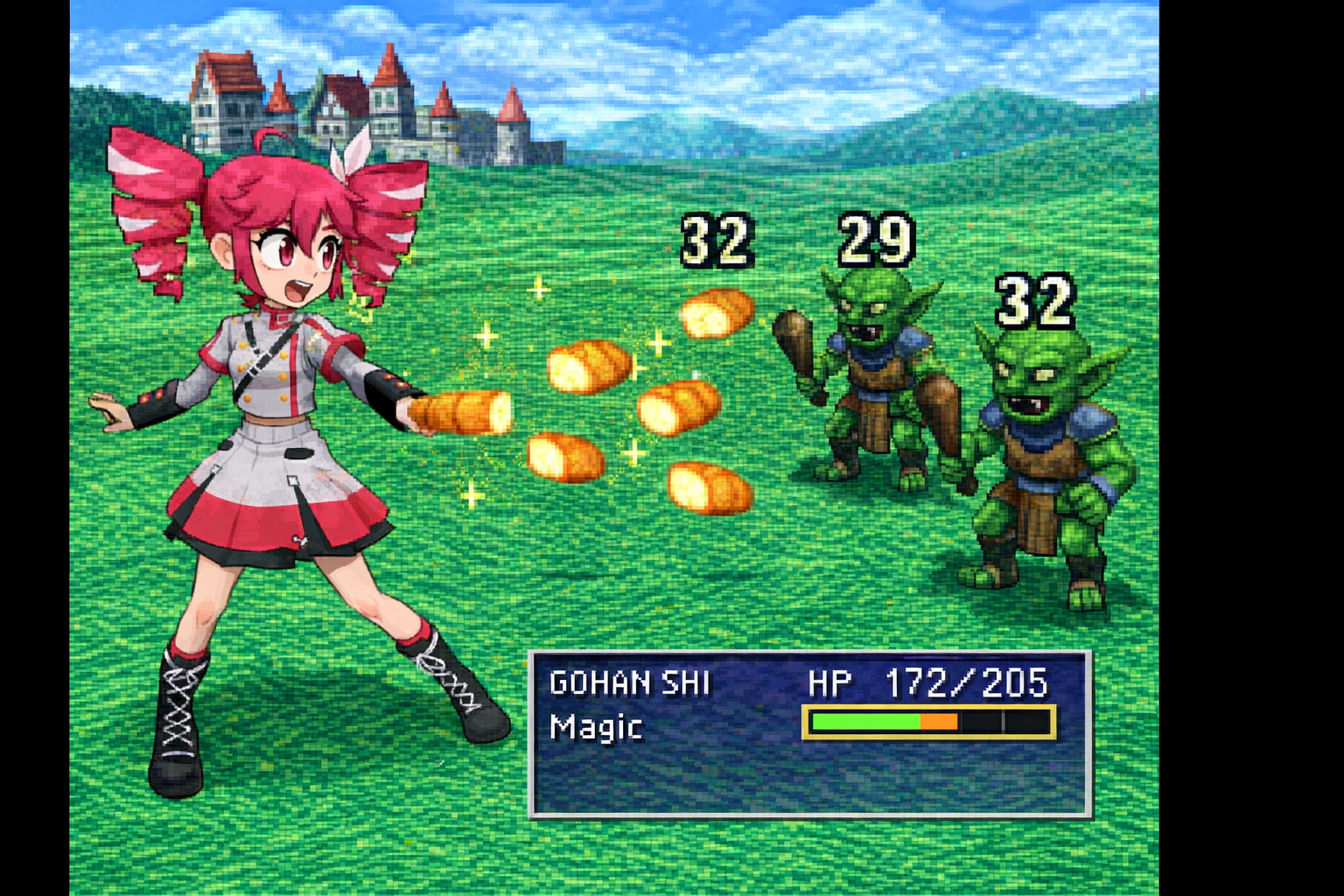Viewport: 1344px width, 896px height.
Task: Select the Magic battle command
Action: click(x=596, y=727)
